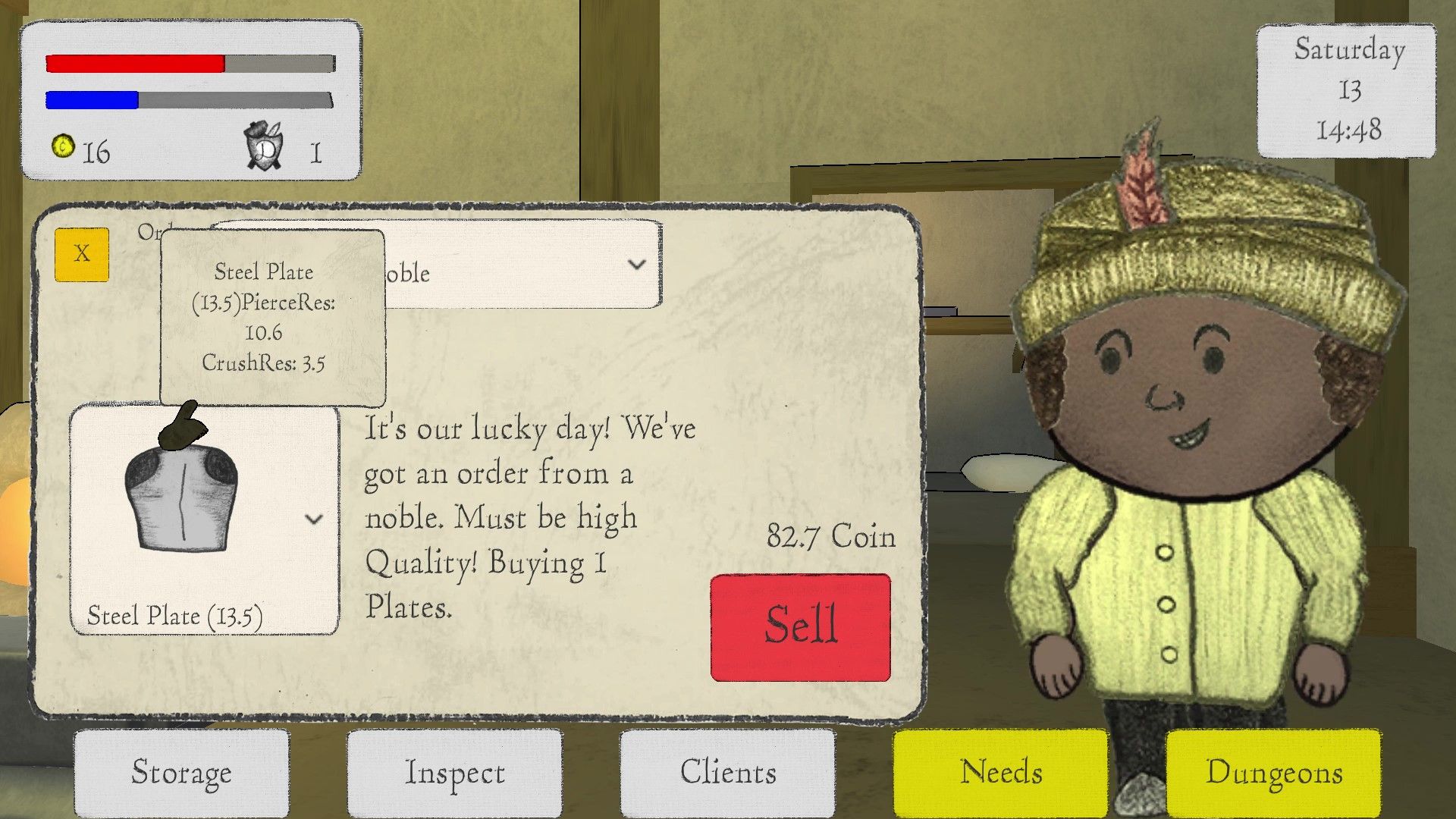Viewport: 1456px width, 819px height.
Task: Close the order panel with X
Action: [82, 254]
